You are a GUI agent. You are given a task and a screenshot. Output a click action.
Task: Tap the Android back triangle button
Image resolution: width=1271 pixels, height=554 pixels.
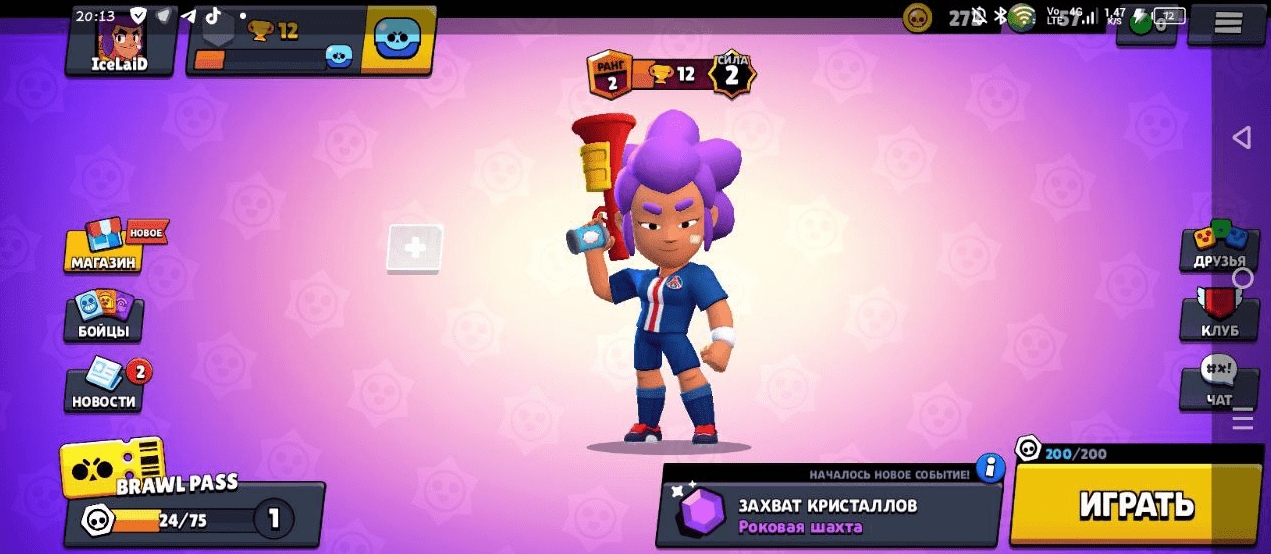coord(1242,137)
